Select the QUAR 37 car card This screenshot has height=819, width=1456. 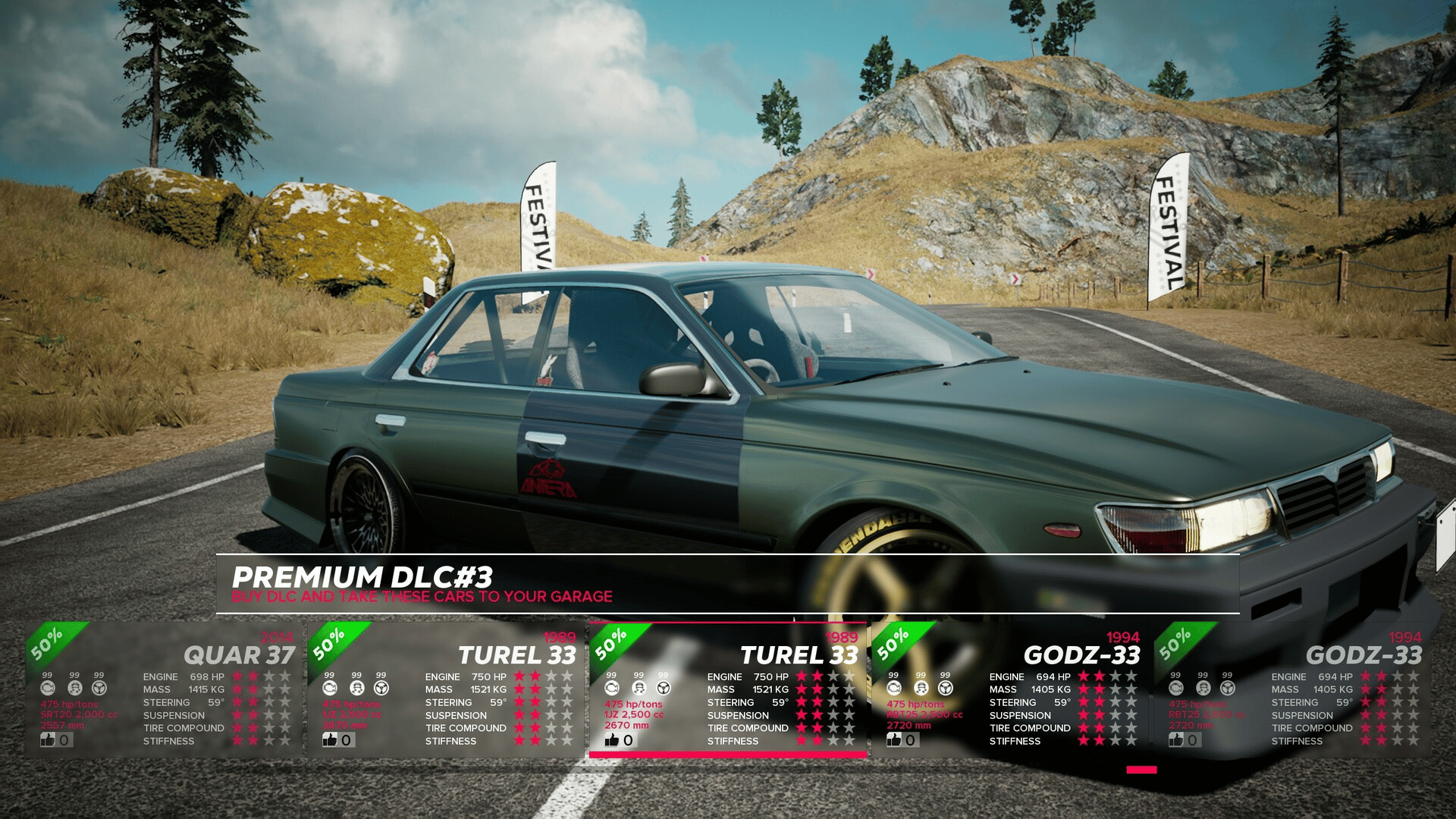[163, 689]
